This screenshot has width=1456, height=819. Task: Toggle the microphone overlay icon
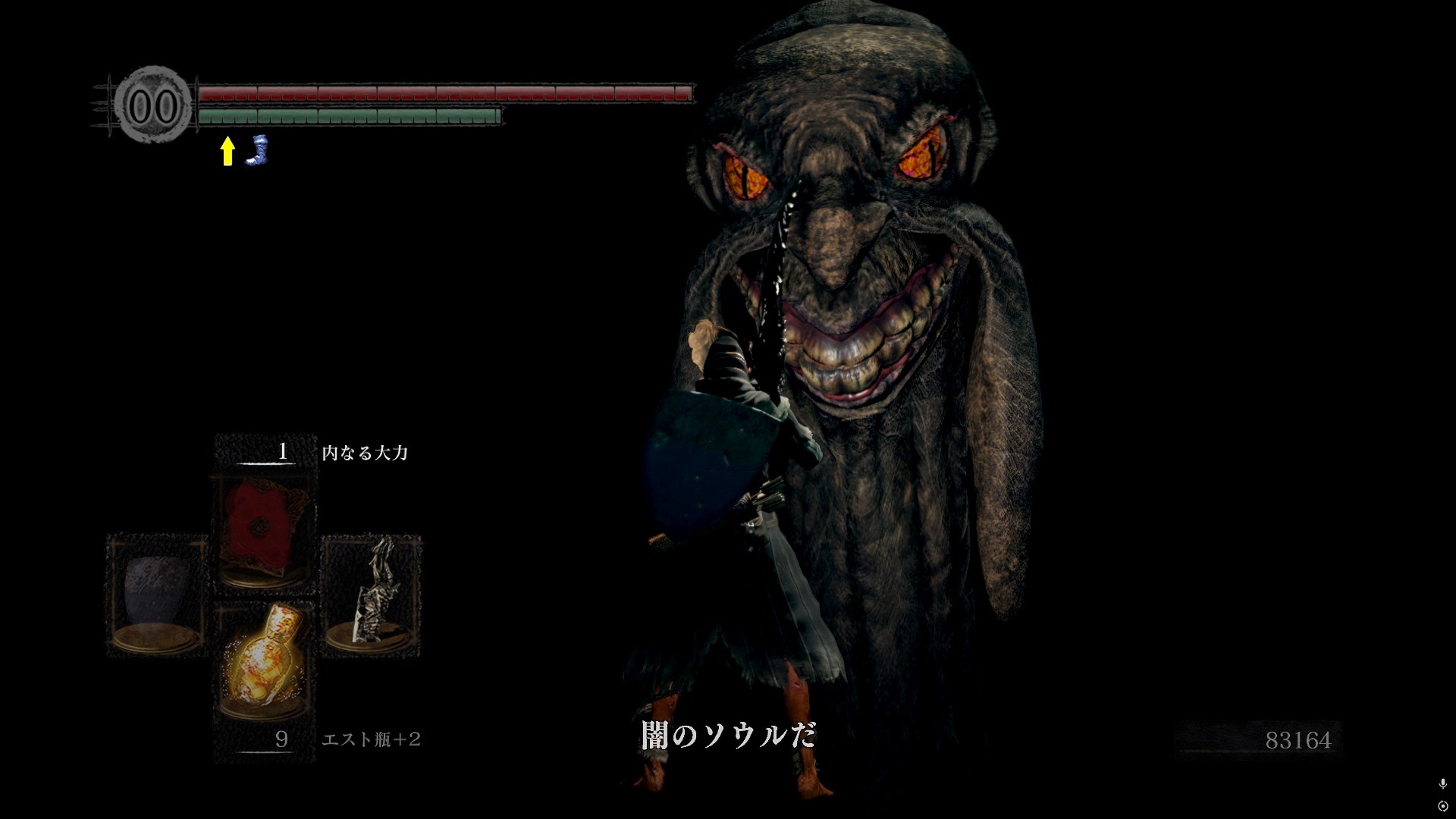(x=1442, y=784)
